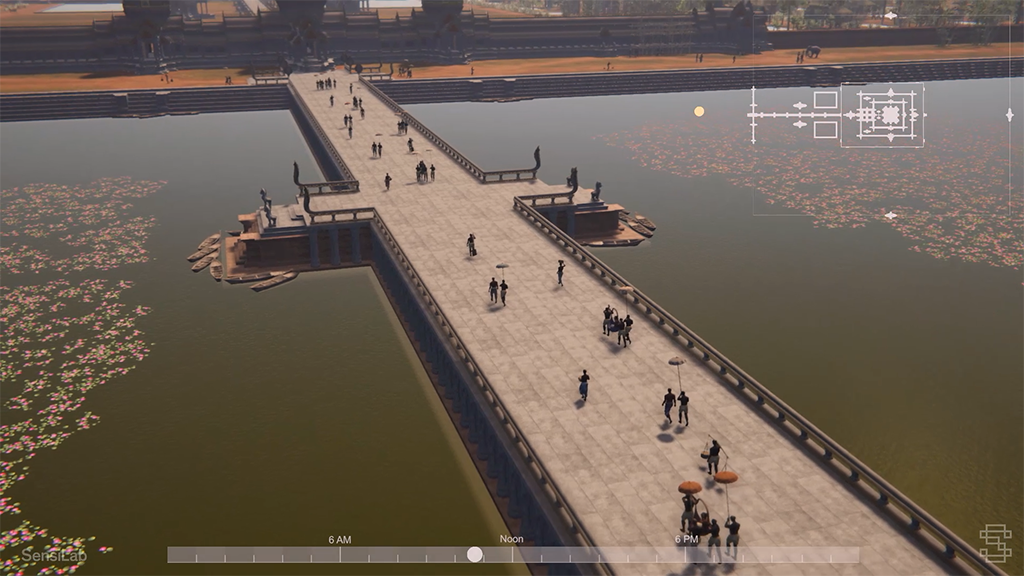Image resolution: width=1024 pixels, height=576 pixels.
Task: Select the central temple on the map plan
Action: click(x=888, y=115)
